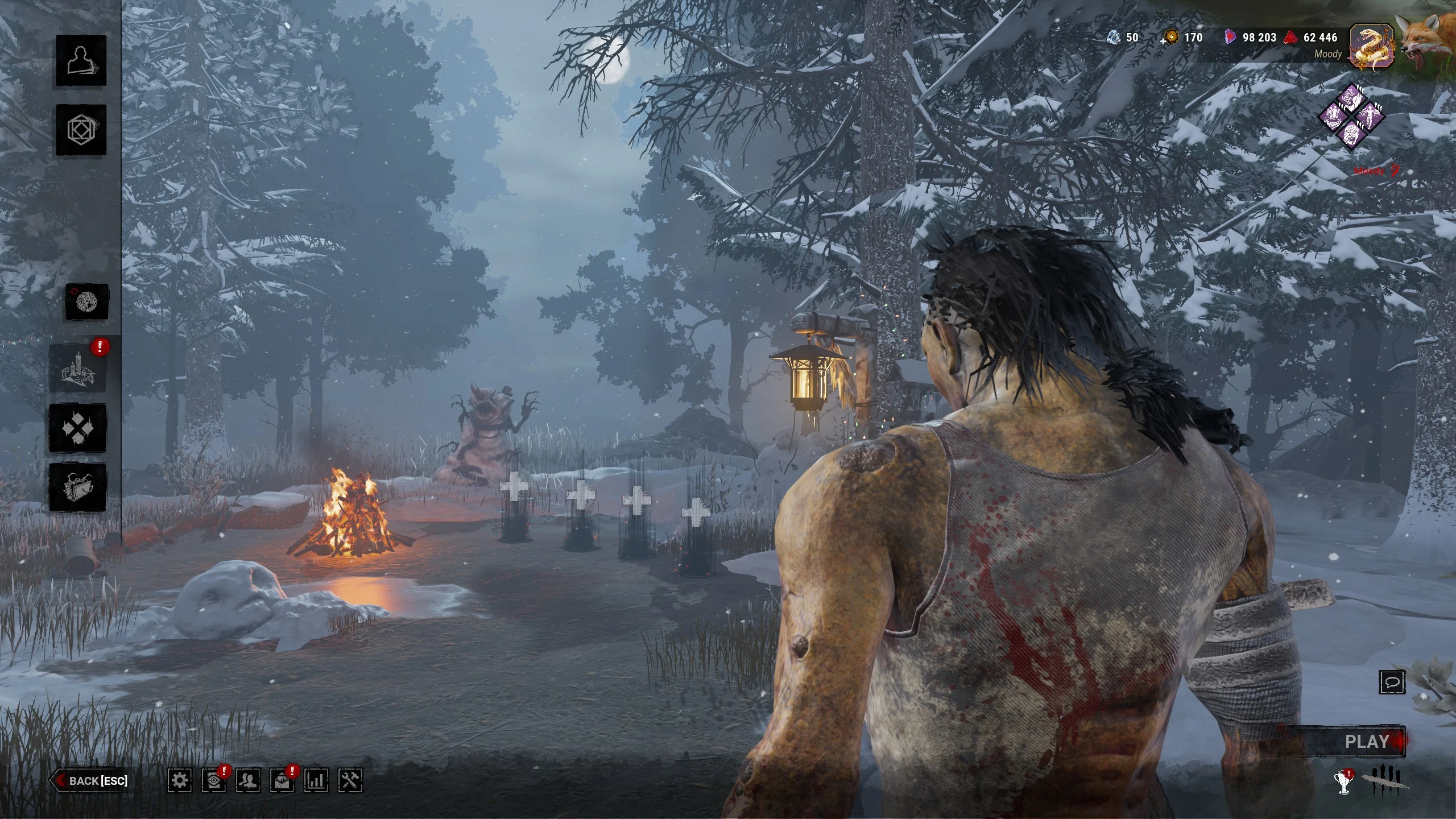This screenshot has height=819, width=1456.
Task: Open the eye-on-page icon with alert badge
Action: 214,780
